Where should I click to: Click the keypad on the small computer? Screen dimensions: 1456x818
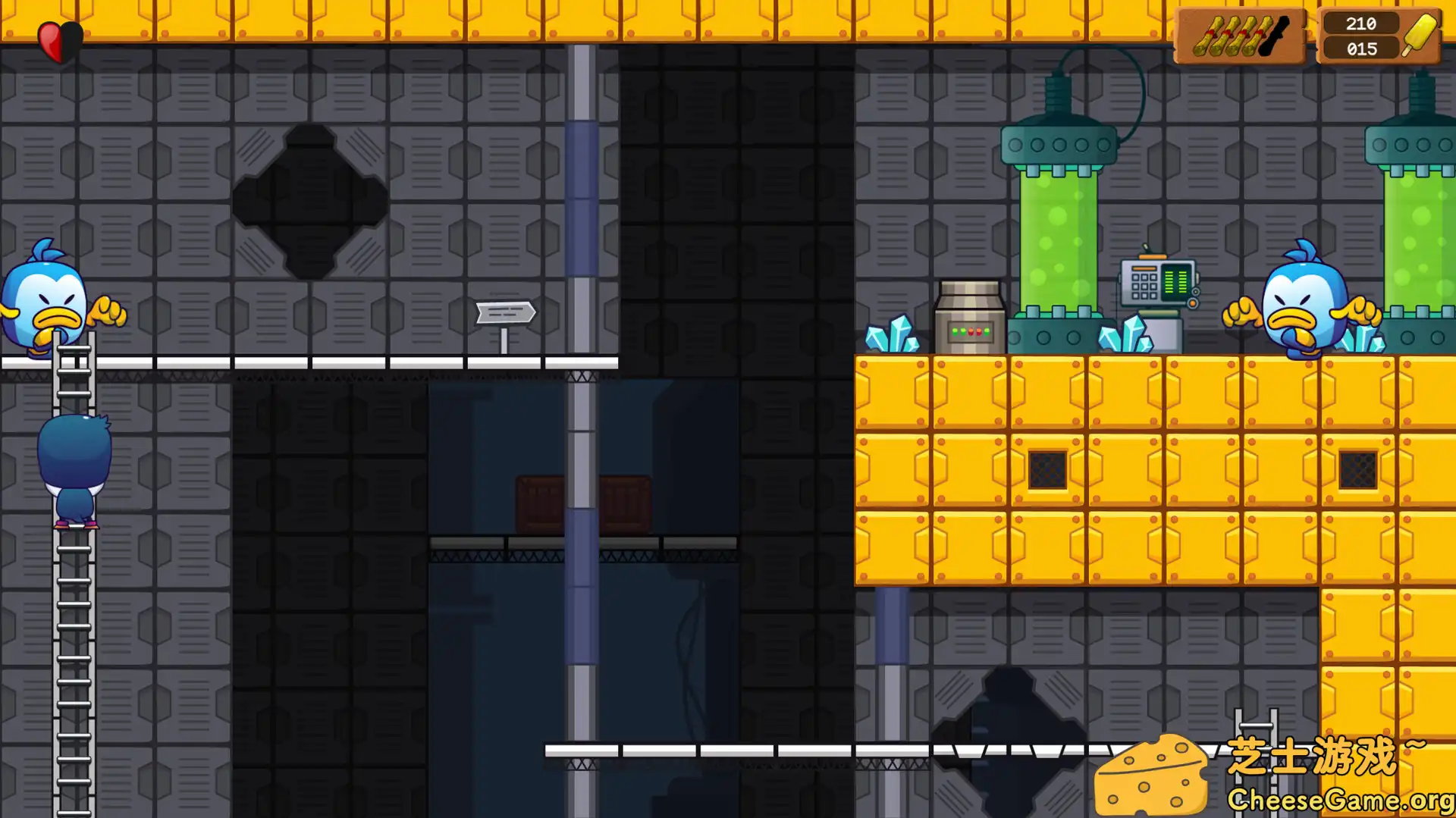coord(1144,285)
